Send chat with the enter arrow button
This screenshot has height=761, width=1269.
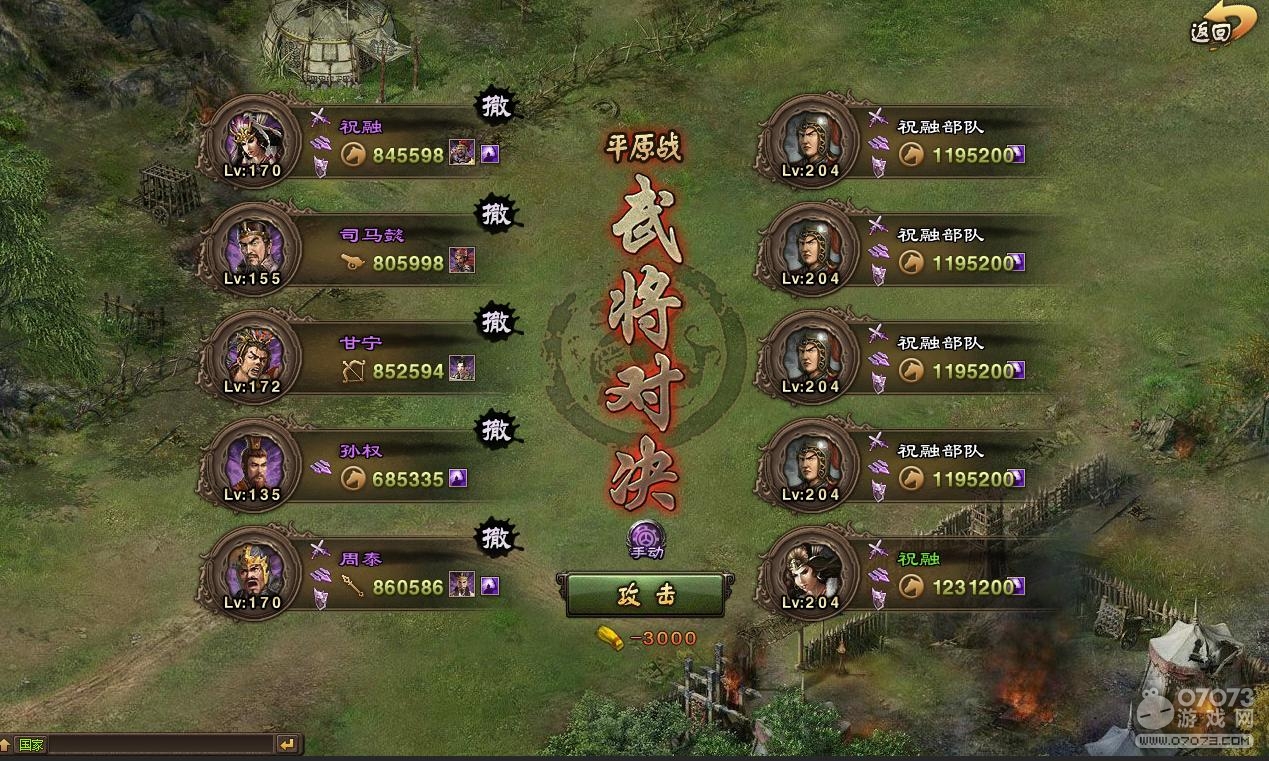(x=288, y=745)
